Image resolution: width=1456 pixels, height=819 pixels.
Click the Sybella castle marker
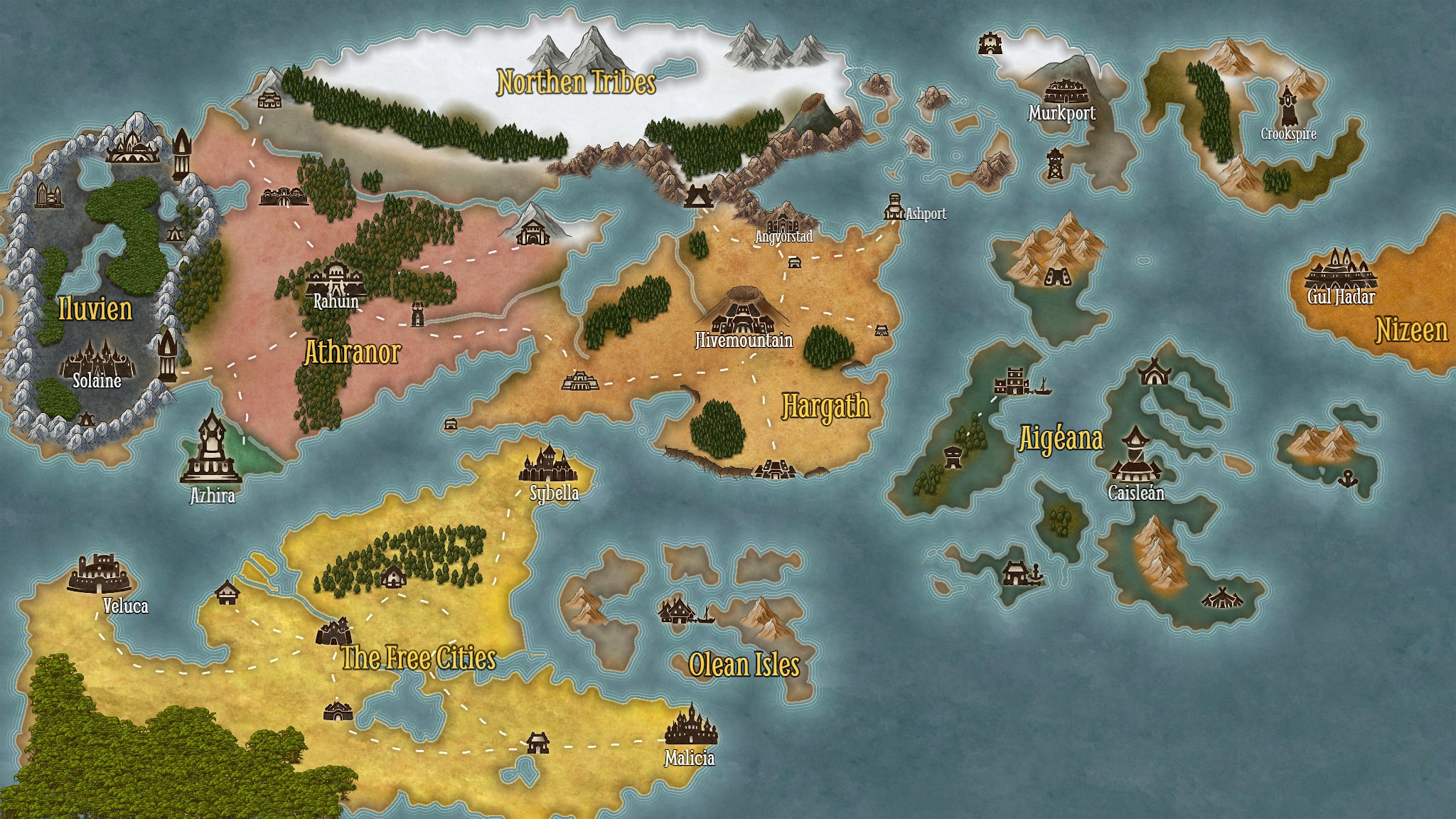pyautogui.click(x=547, y=464)
